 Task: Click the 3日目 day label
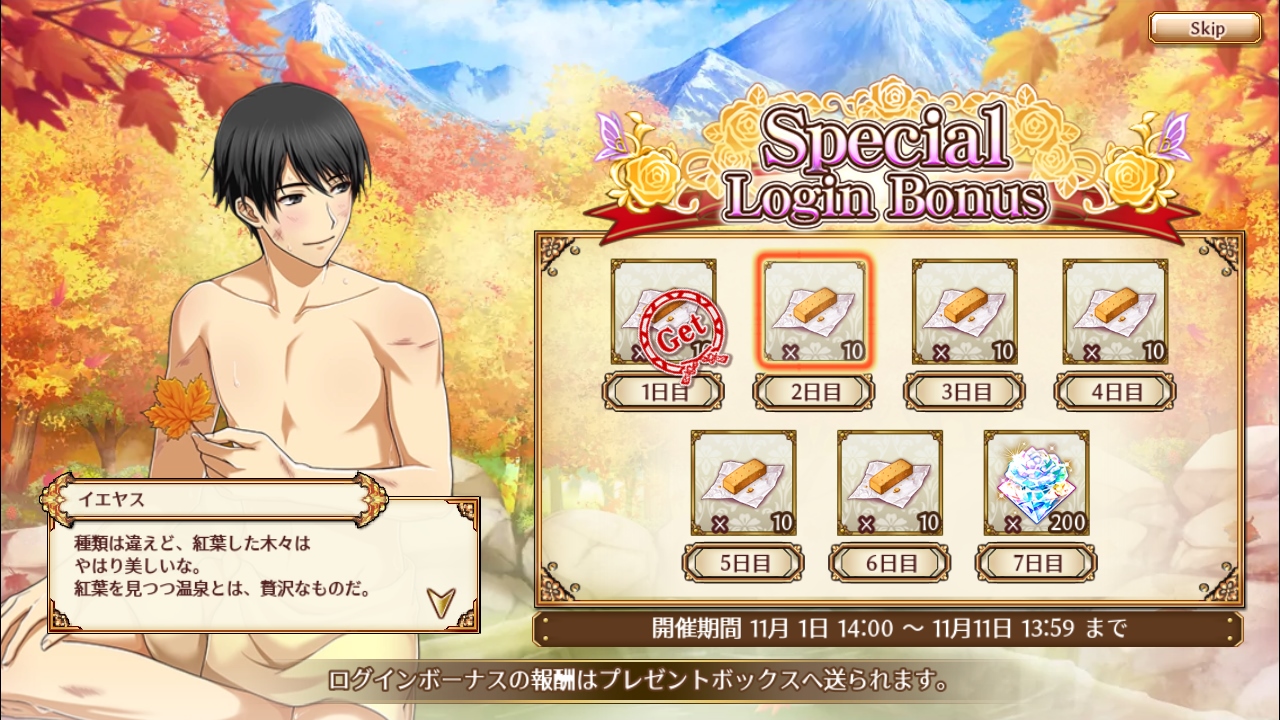964,392
